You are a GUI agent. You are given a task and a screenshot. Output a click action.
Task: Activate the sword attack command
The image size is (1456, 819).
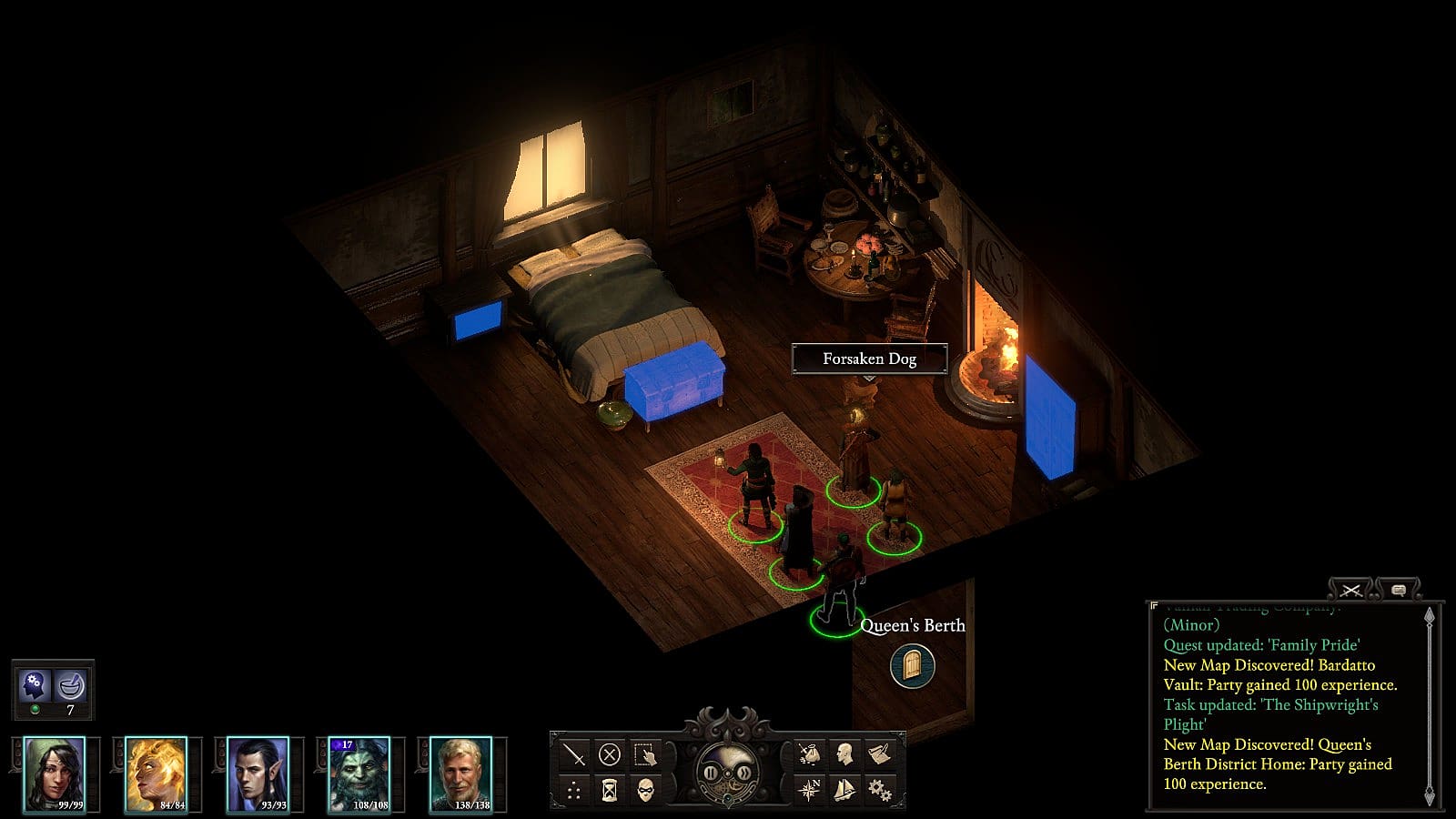574,754
